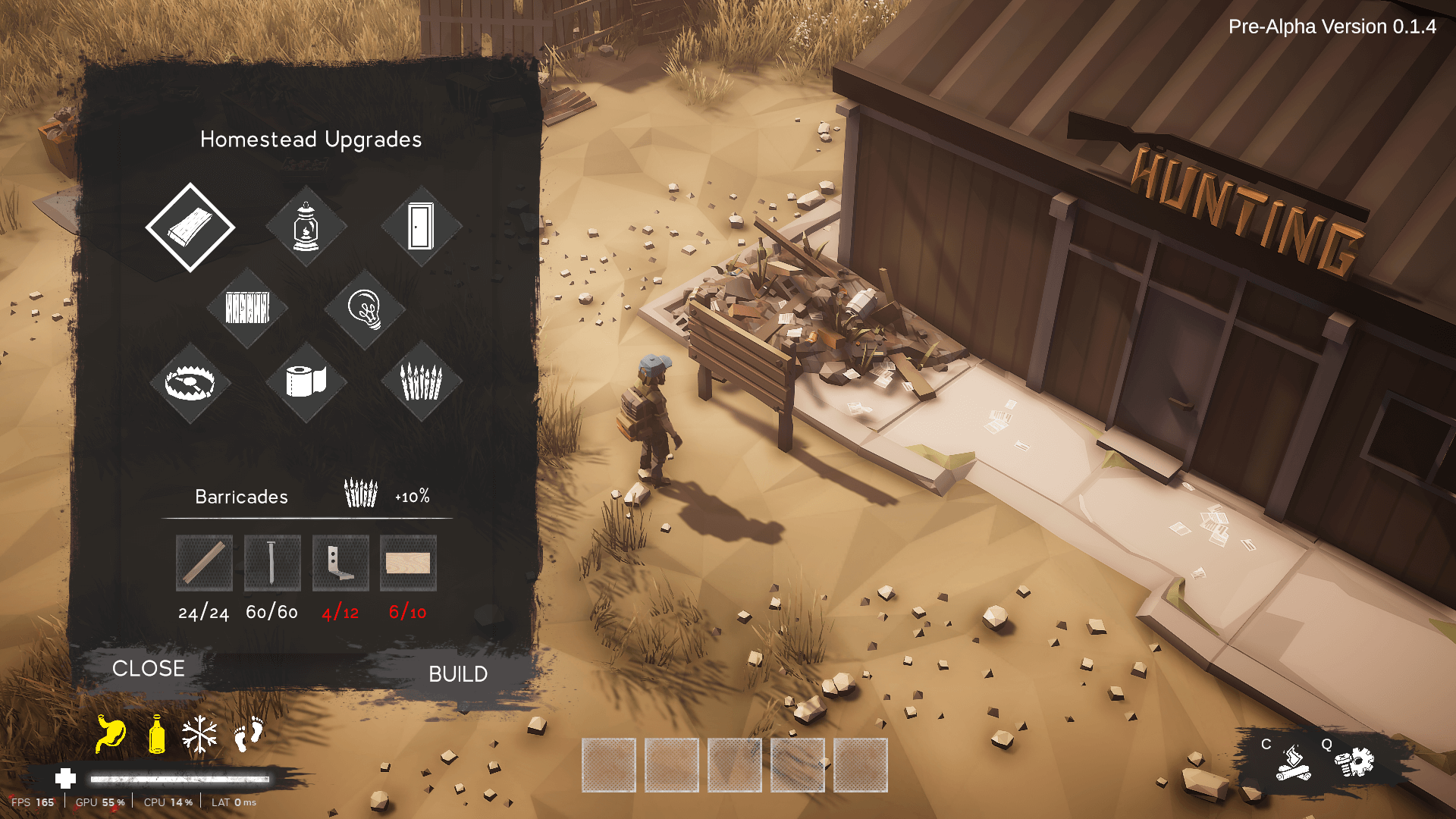Pick the wooden fence upgrade
The image size is (1456, 819).
pos(247,308)
